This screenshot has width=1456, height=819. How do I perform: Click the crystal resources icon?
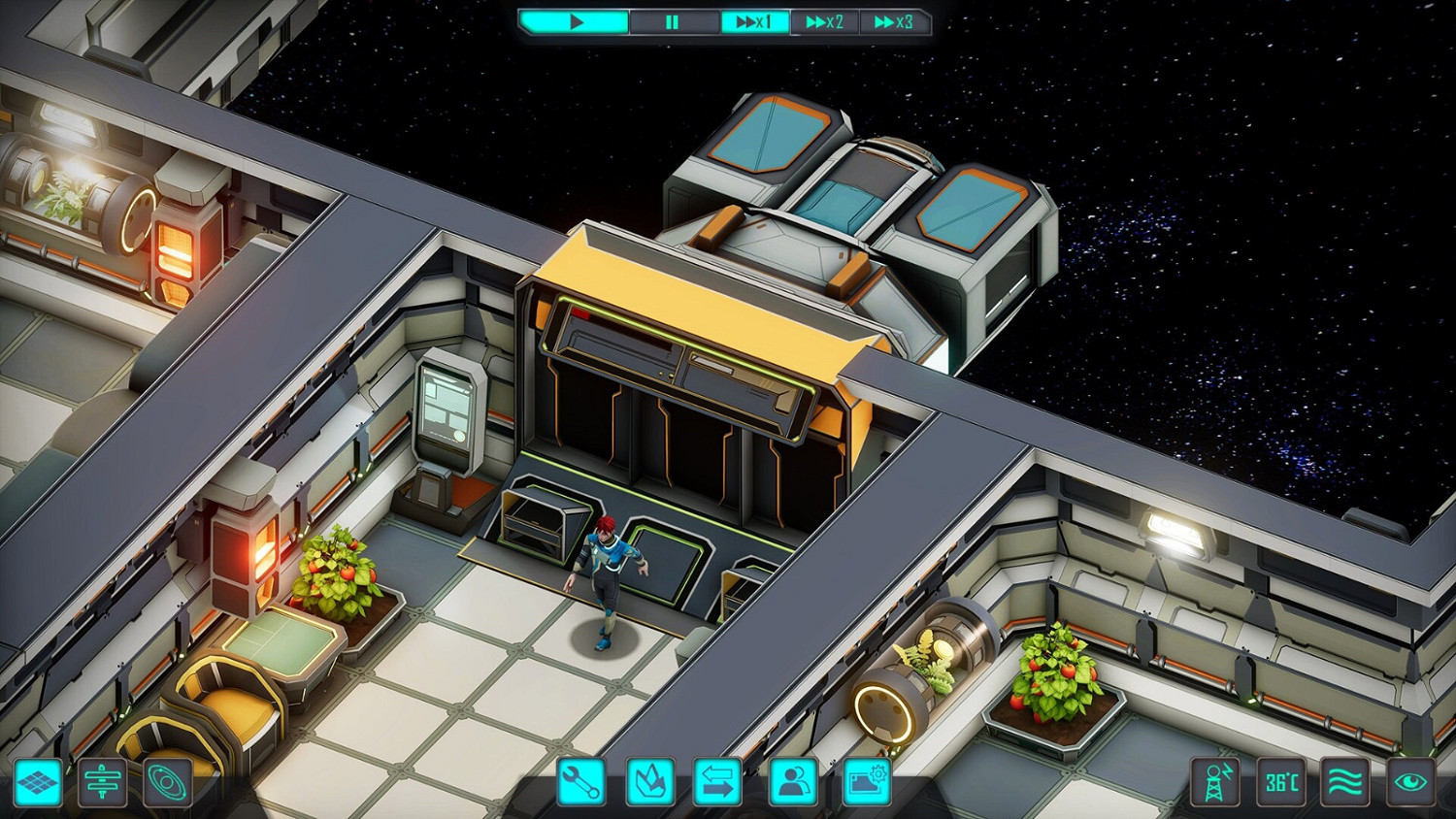tap(650, 782)
